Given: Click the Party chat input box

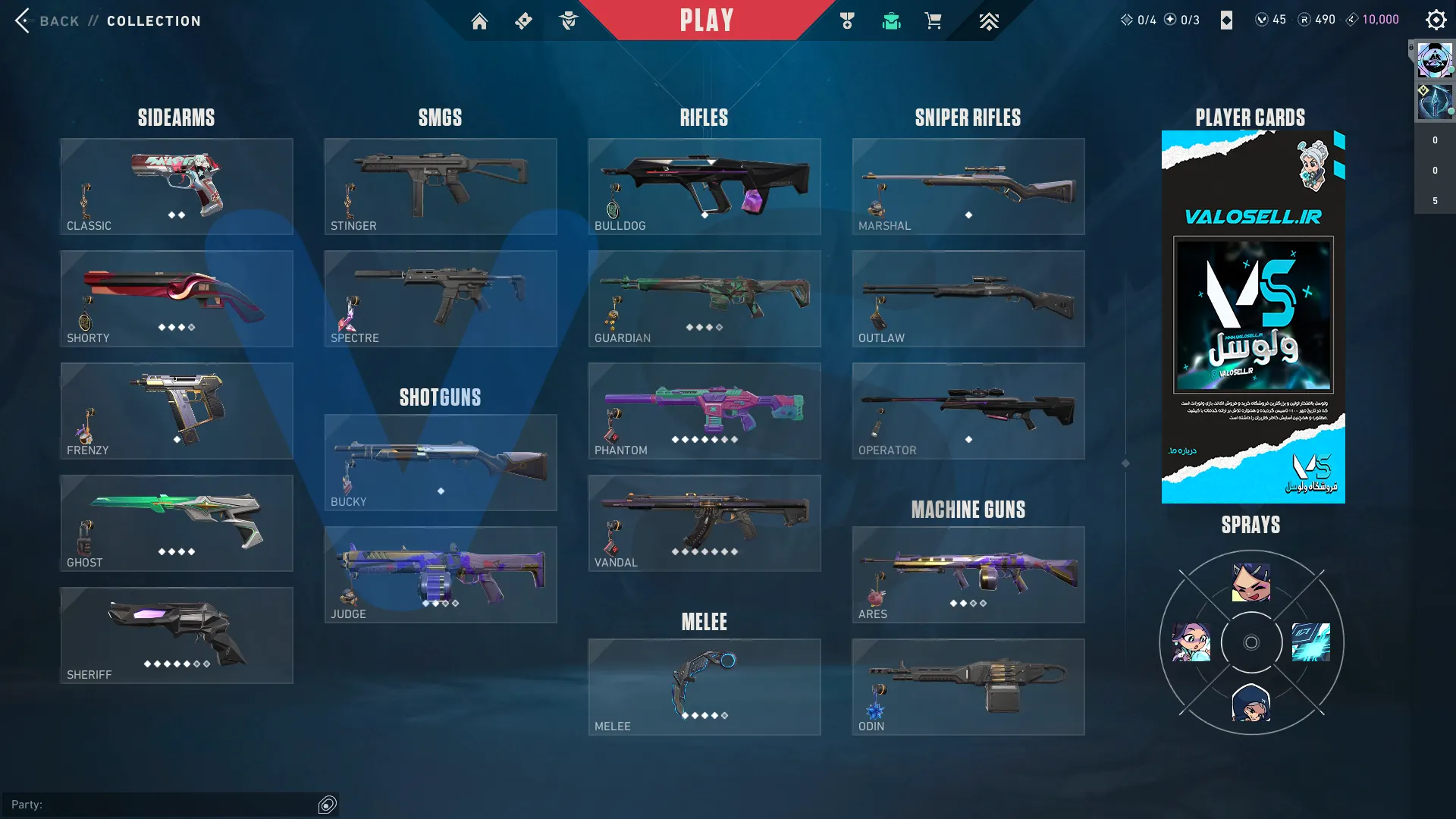Looking at the screenshot, I should point(163,805).
